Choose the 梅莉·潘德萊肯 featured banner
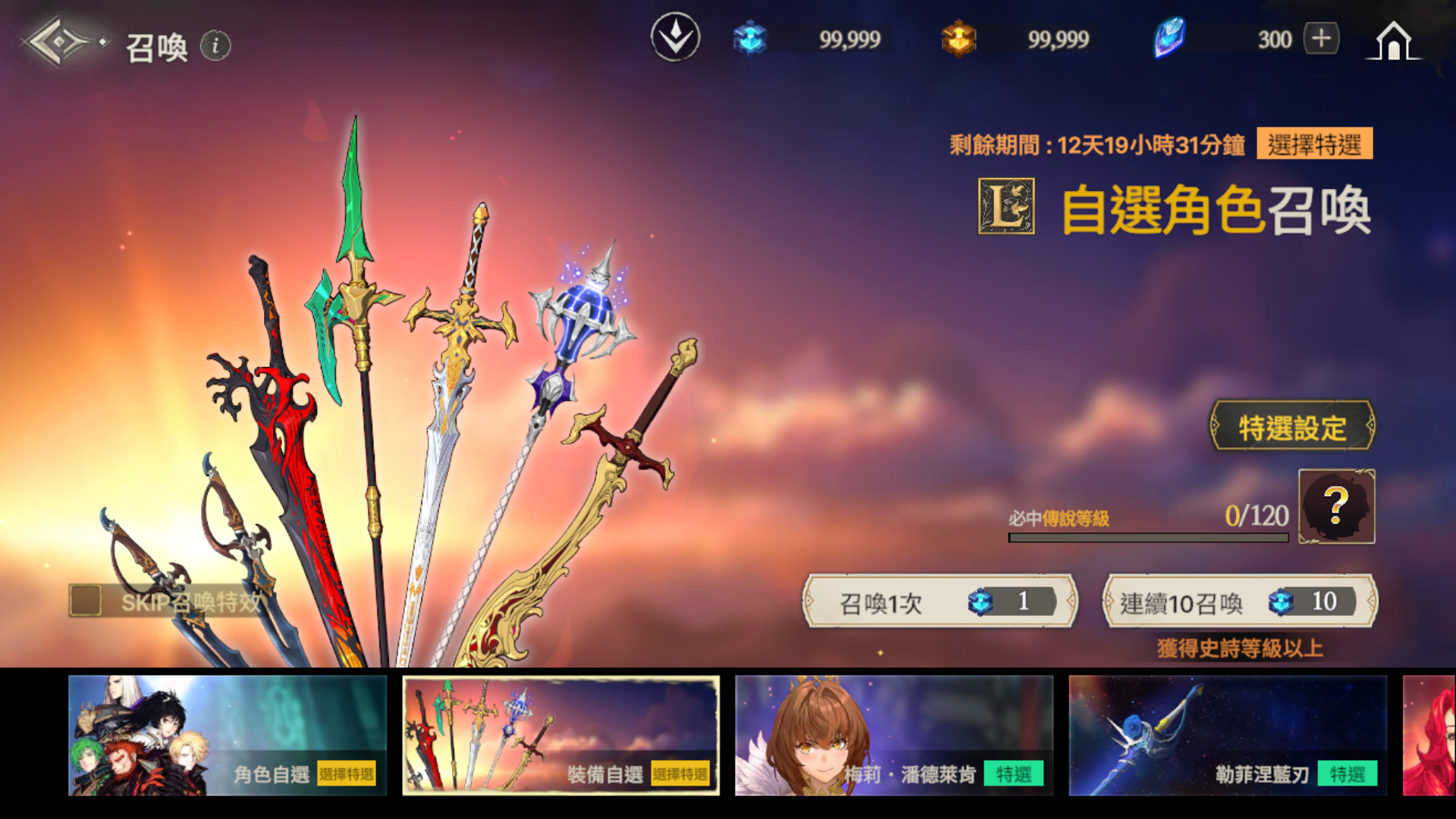Screen dimensions: 1456x819 [x=894, y=736]
